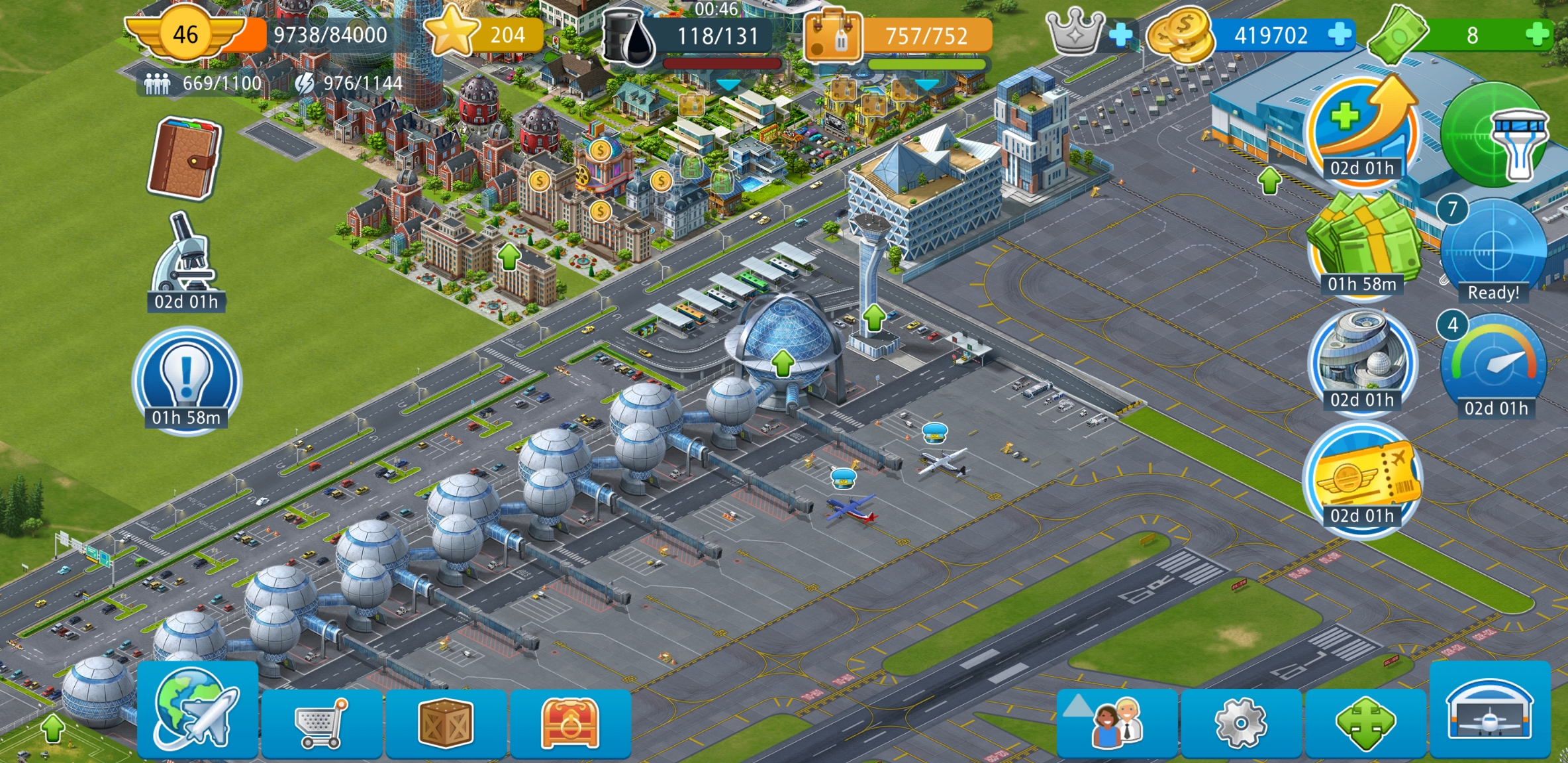Tap the crown plus button

point(1120,34)
